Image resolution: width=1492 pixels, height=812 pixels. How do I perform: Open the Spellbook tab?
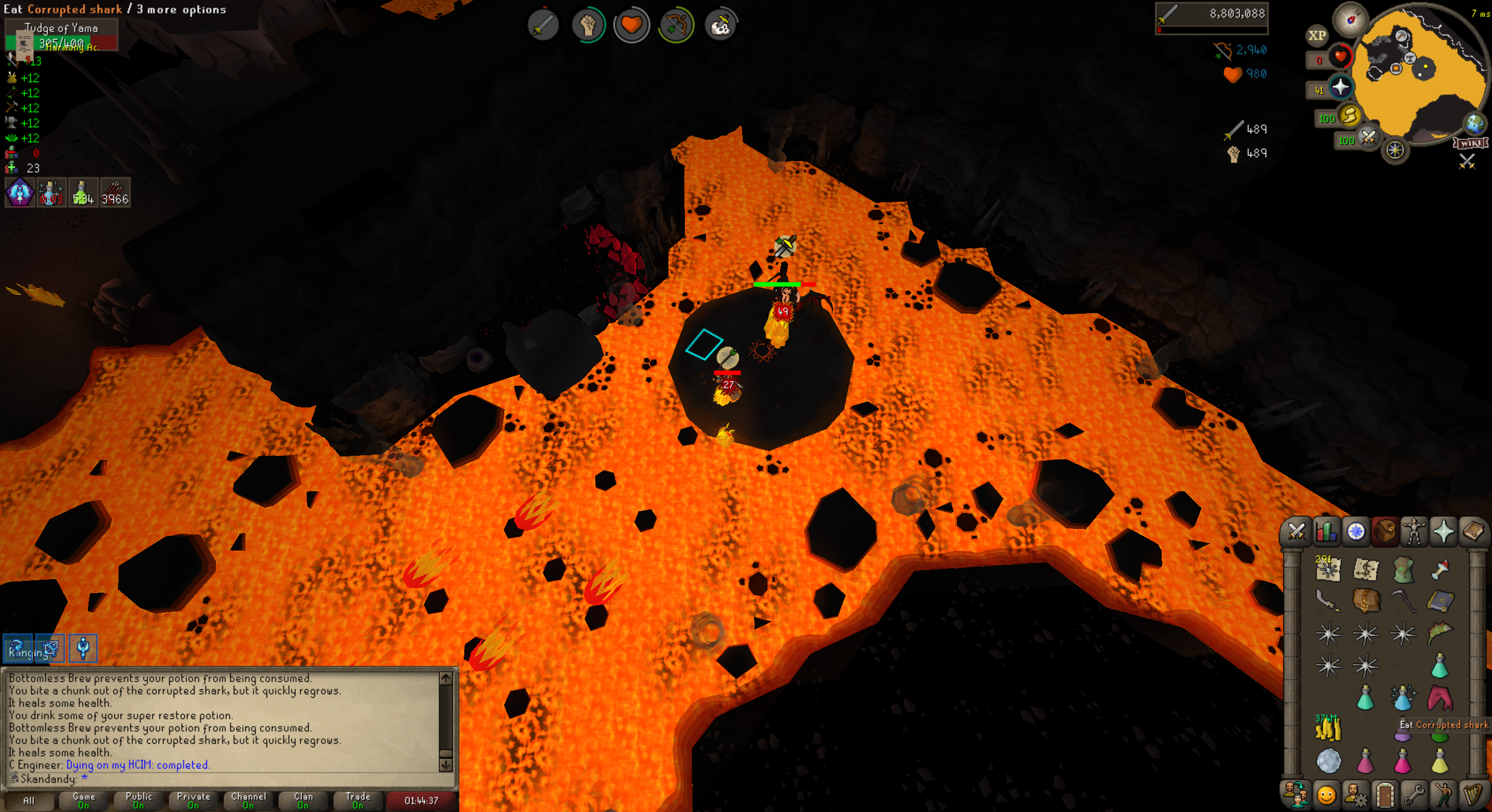(x=1473, y=532)
